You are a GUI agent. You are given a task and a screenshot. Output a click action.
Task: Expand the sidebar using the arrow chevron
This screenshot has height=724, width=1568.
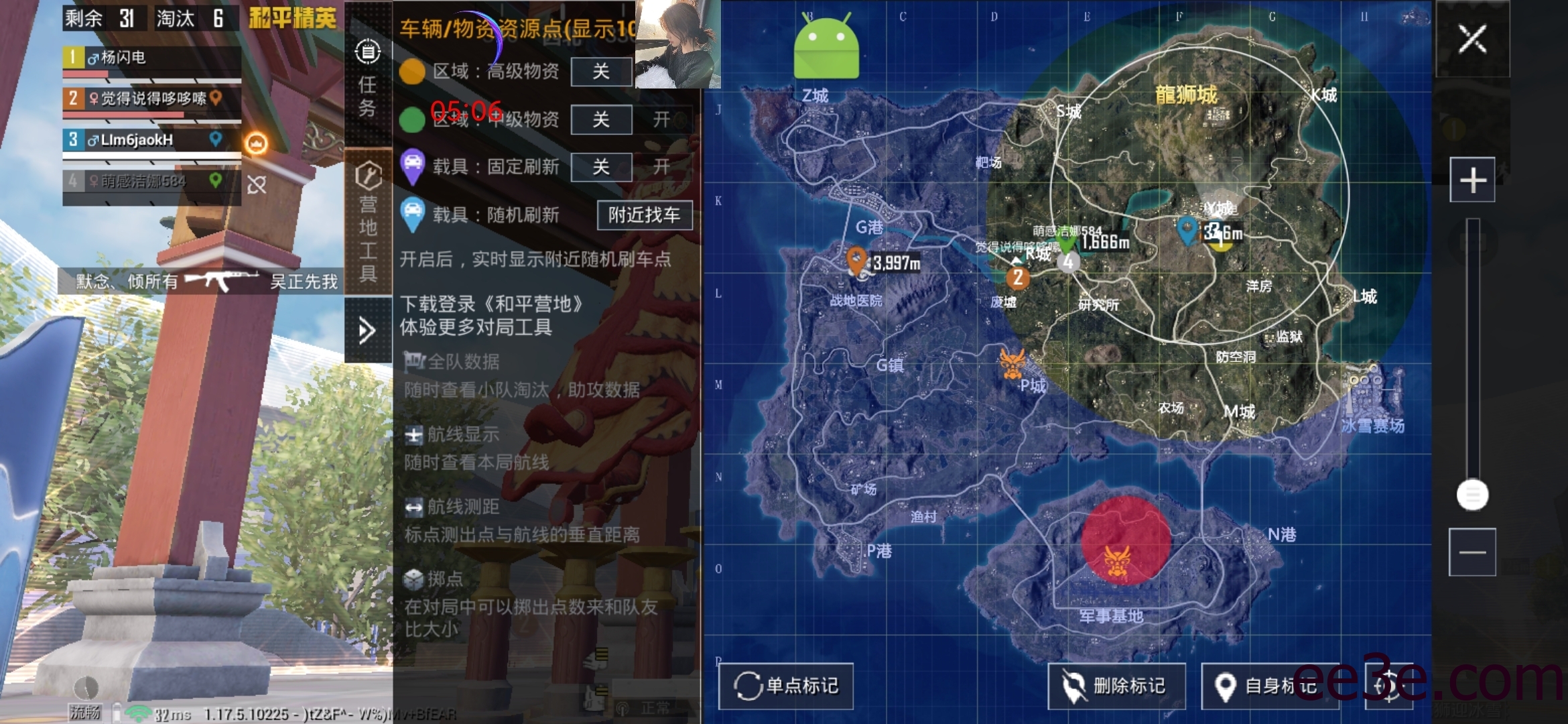[x=367, y=329]
